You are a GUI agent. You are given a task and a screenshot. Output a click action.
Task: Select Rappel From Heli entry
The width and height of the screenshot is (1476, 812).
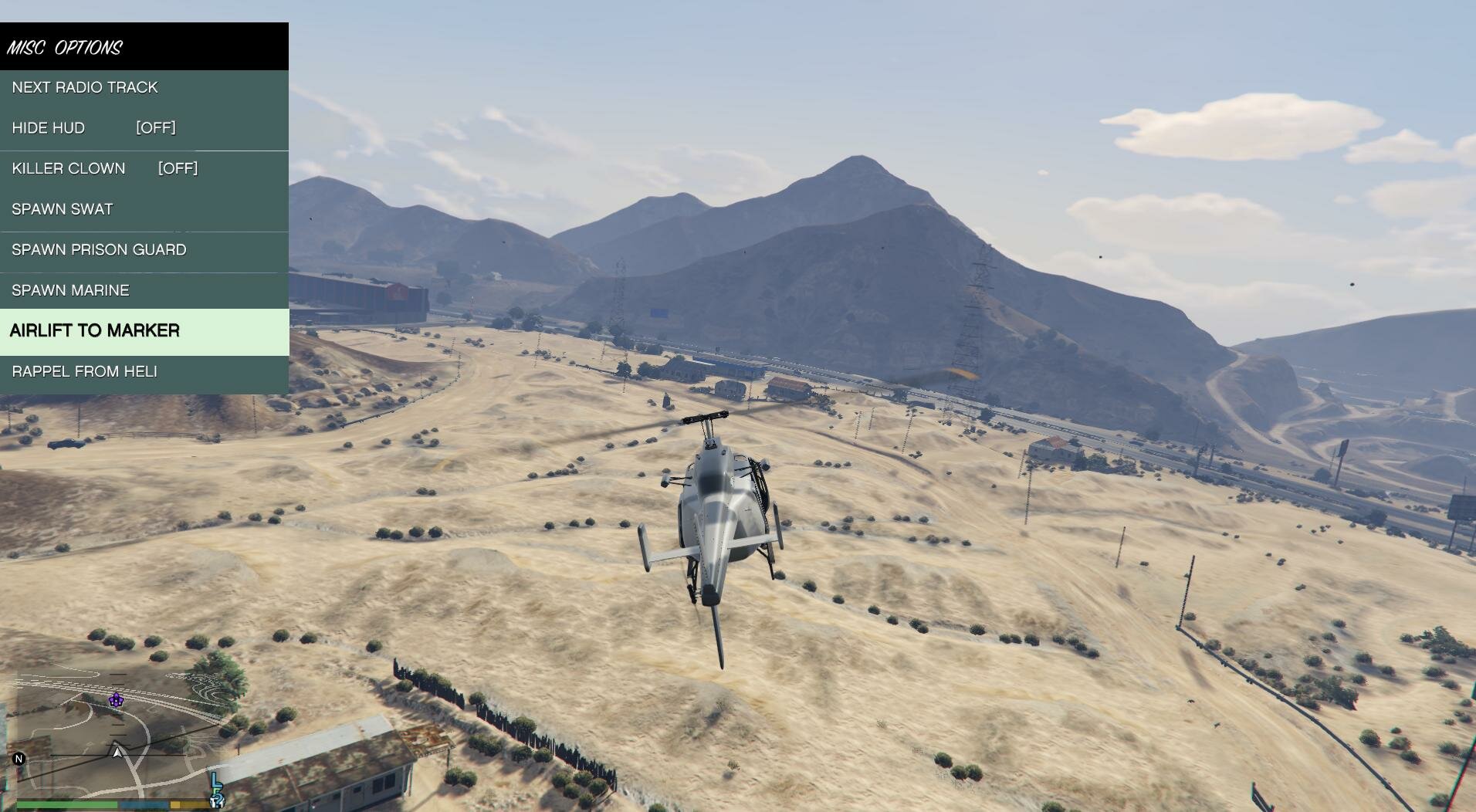84,372
